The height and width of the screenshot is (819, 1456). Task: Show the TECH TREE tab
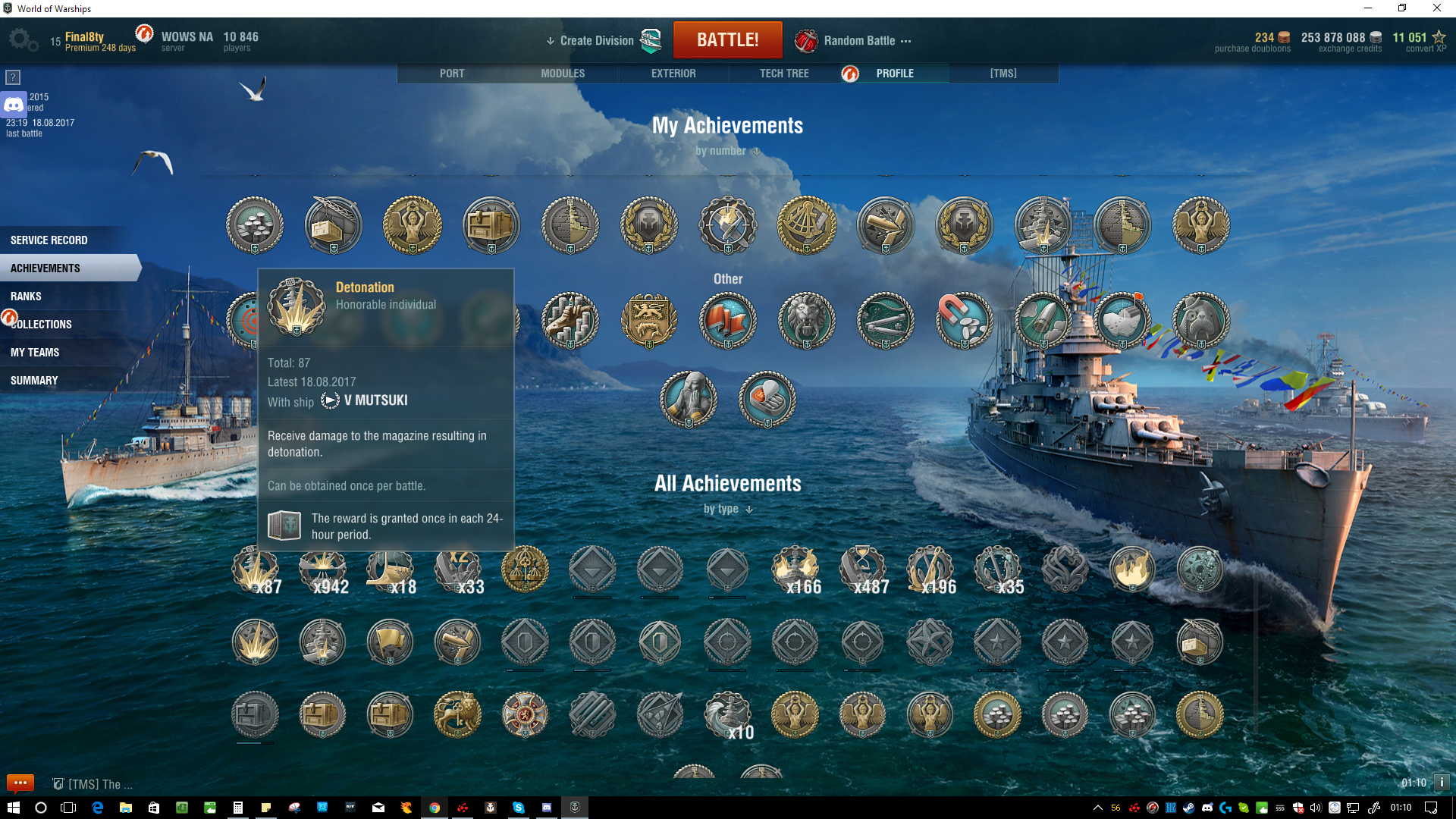(784, 74)
